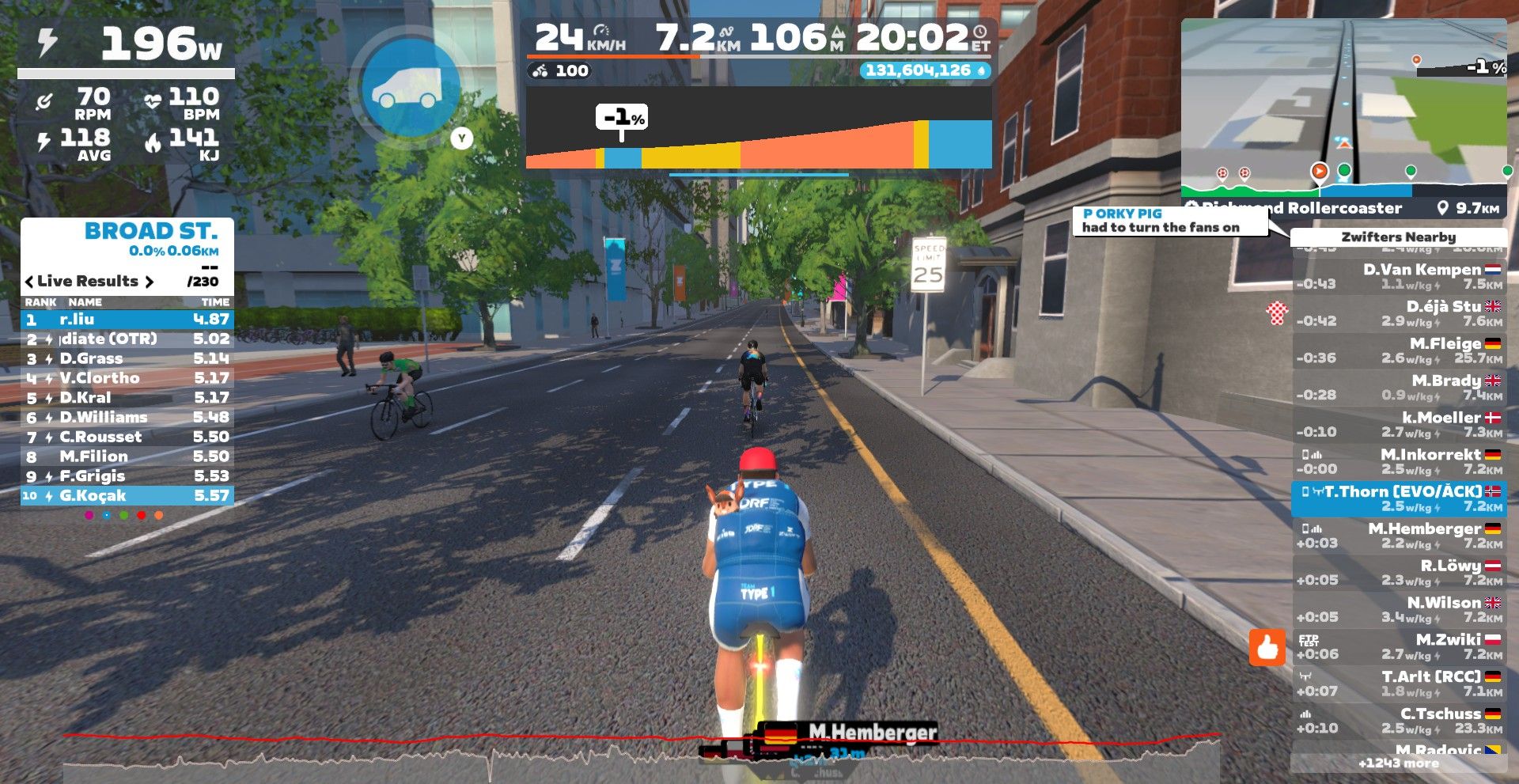Show previous Live Results page
This screenshot has width=1519, height=784.
(29, 282)
